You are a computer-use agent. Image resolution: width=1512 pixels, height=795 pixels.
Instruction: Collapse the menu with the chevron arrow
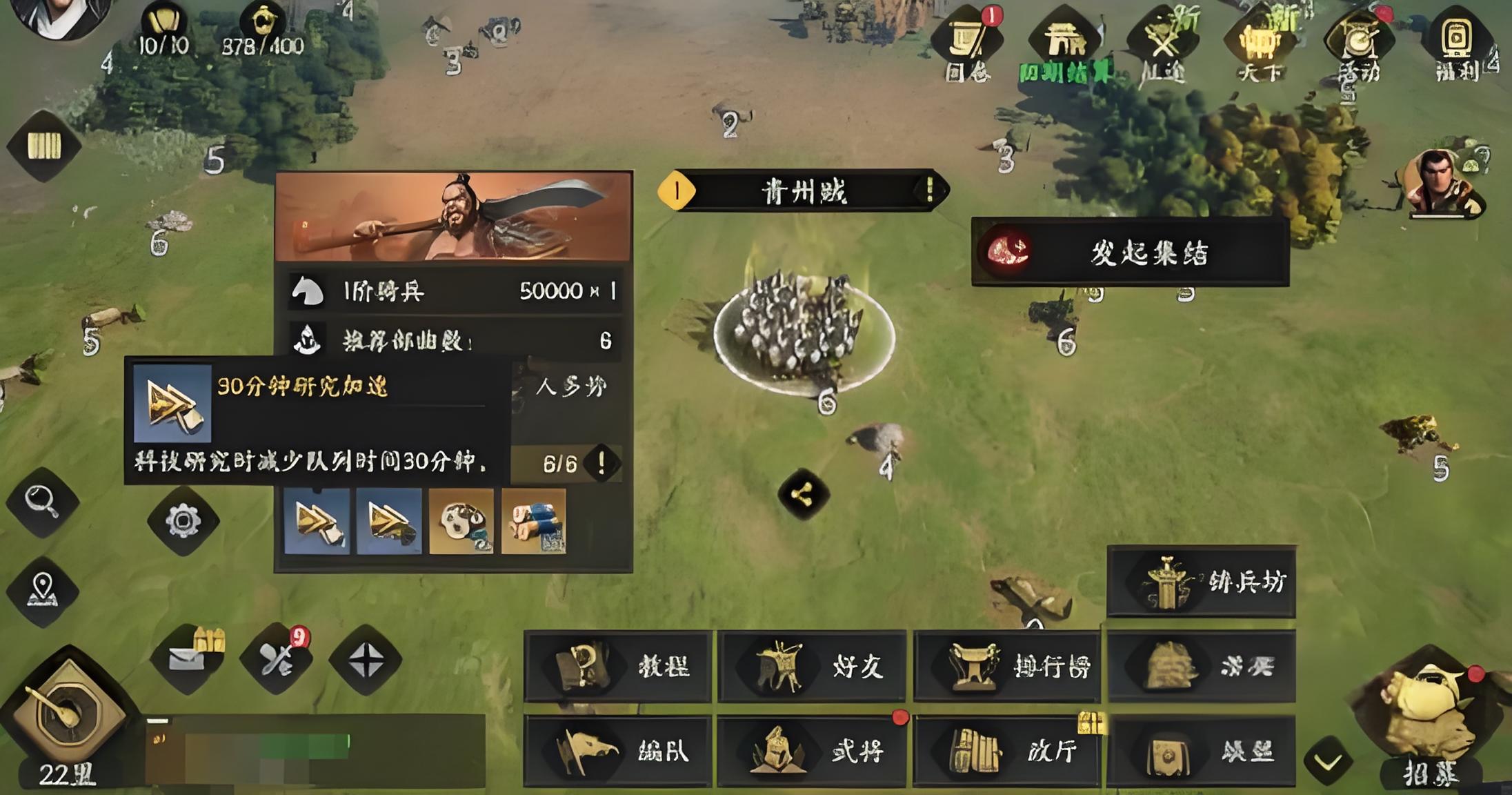[x=1328, y=762]
